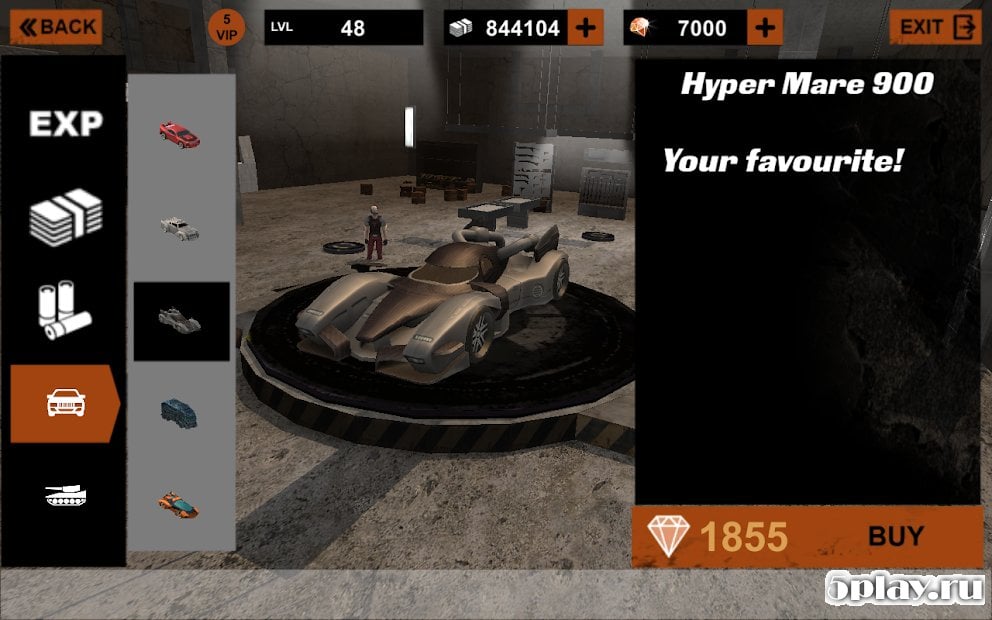This screenshot has height=620, width=992.
Task: Pick the orange sports car thumbnail
Action: tap(180, 502)
